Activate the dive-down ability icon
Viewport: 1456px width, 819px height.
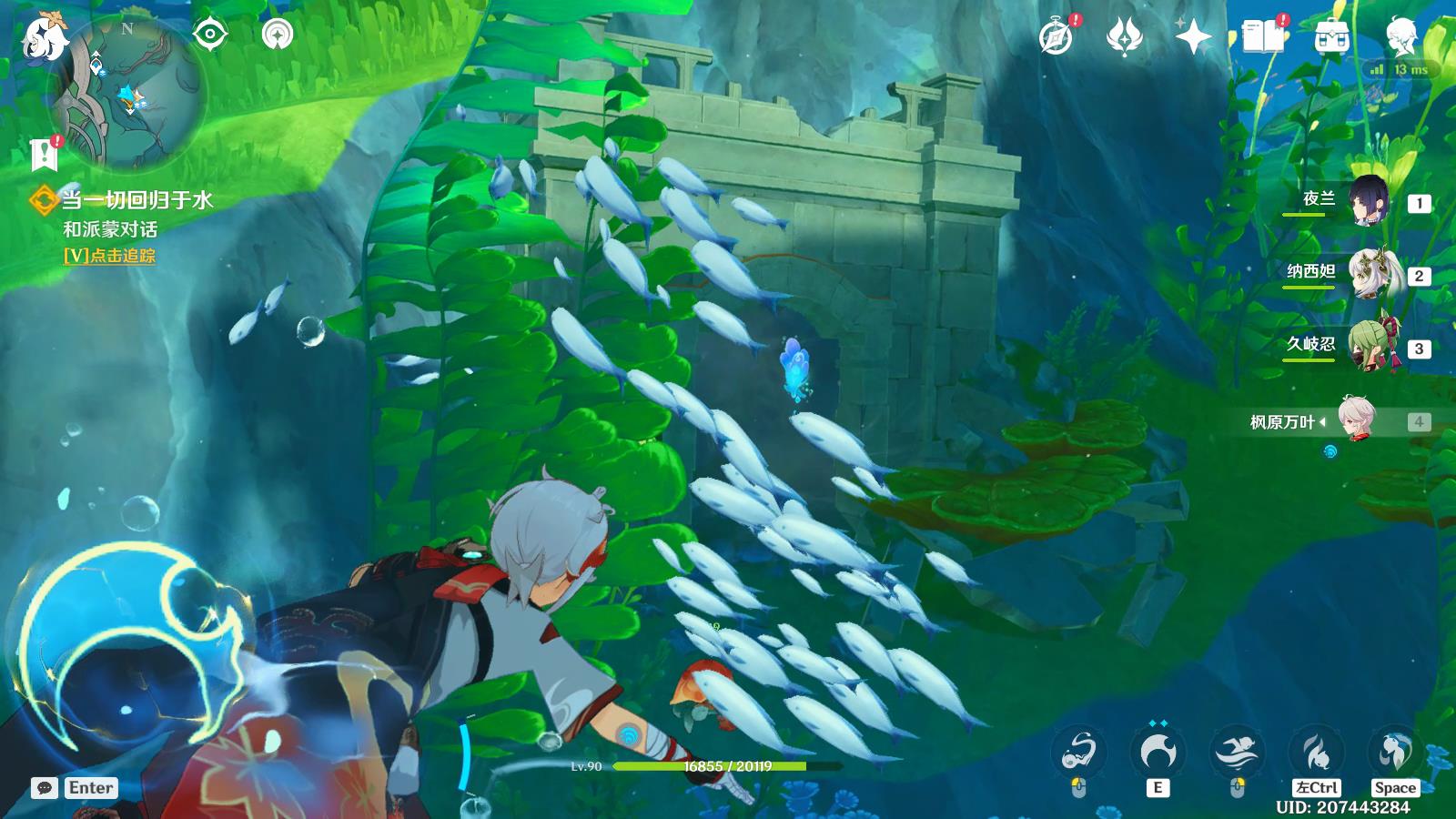[x=1317, y=753]
